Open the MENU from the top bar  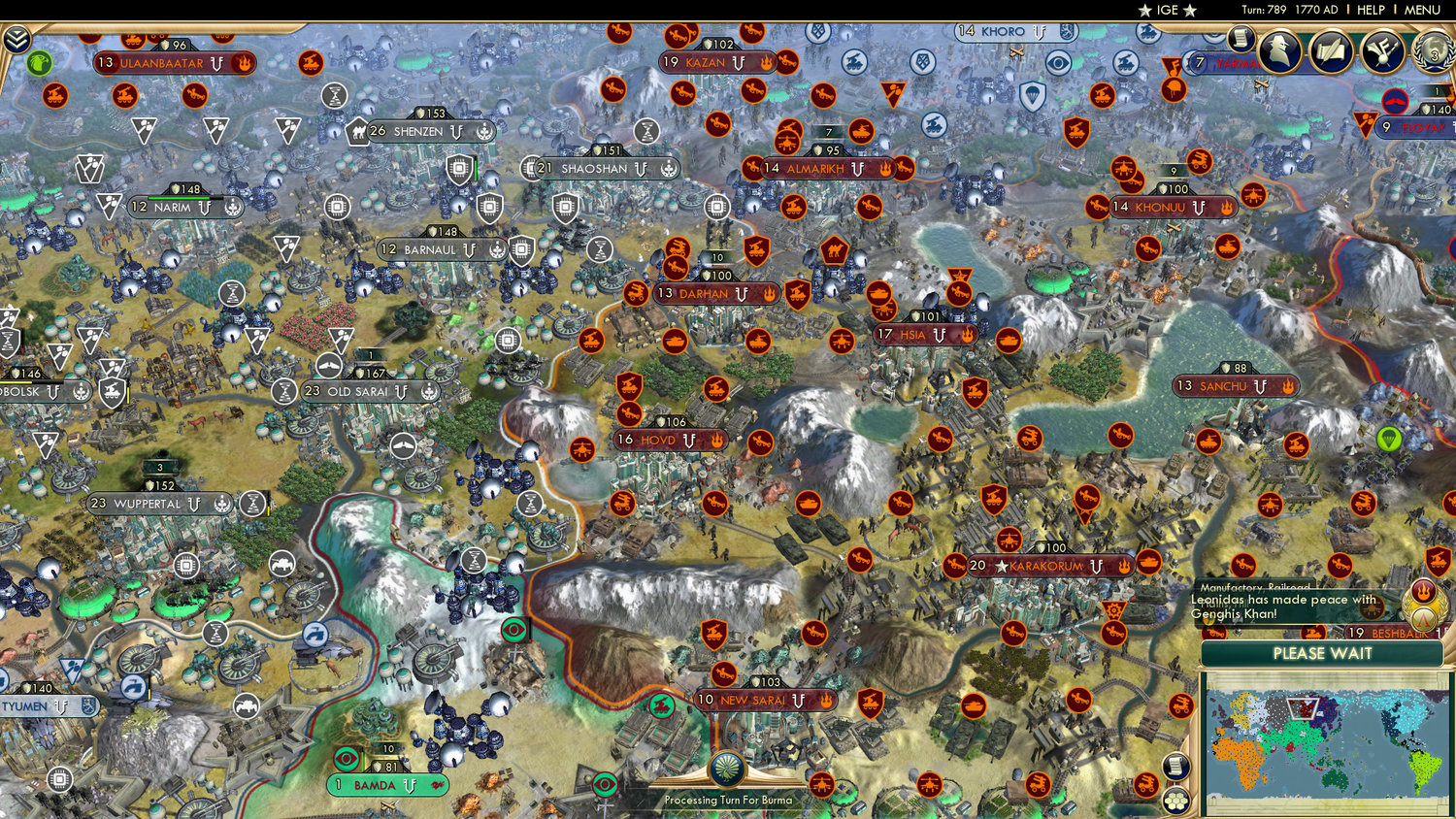(x=1422, y=11)
